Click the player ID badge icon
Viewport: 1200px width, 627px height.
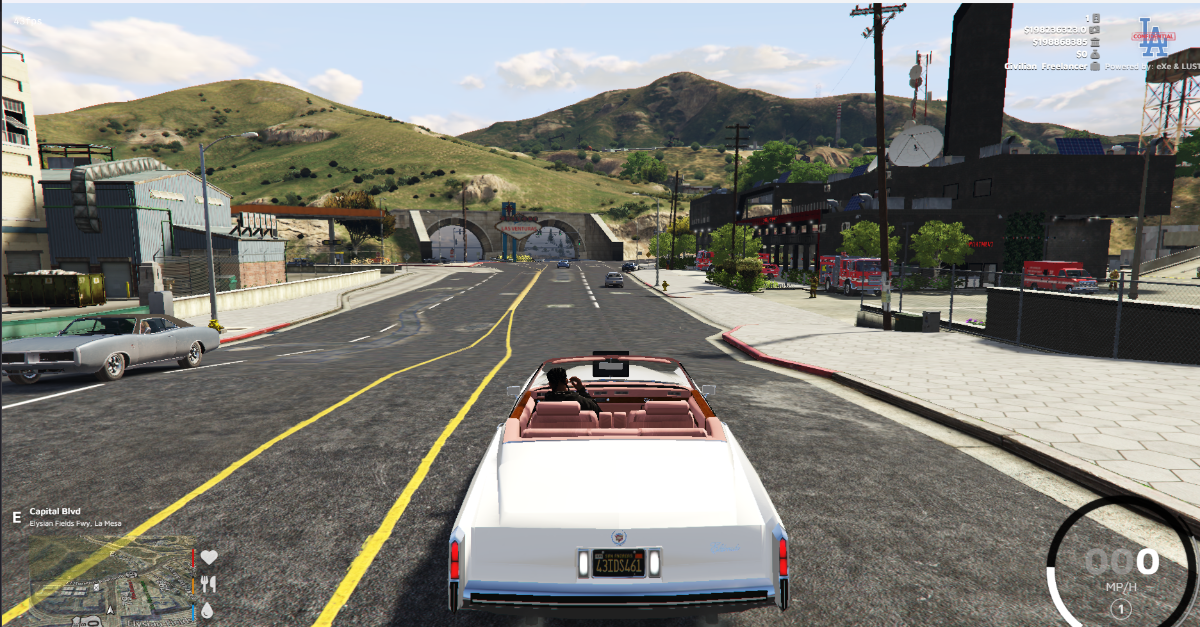click(1096, 18)
